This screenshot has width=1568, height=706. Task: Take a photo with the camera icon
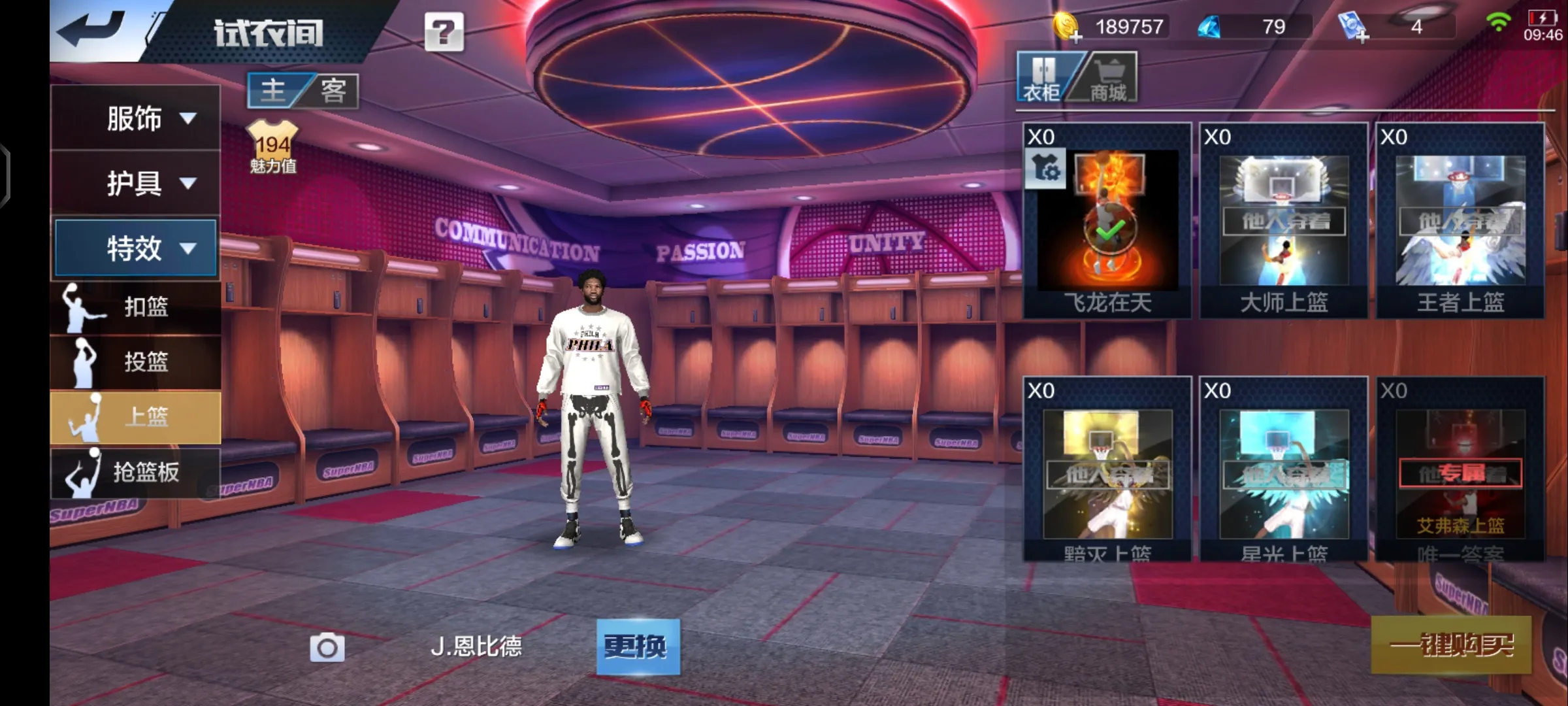pyautogui.click(x=327, y=647)
